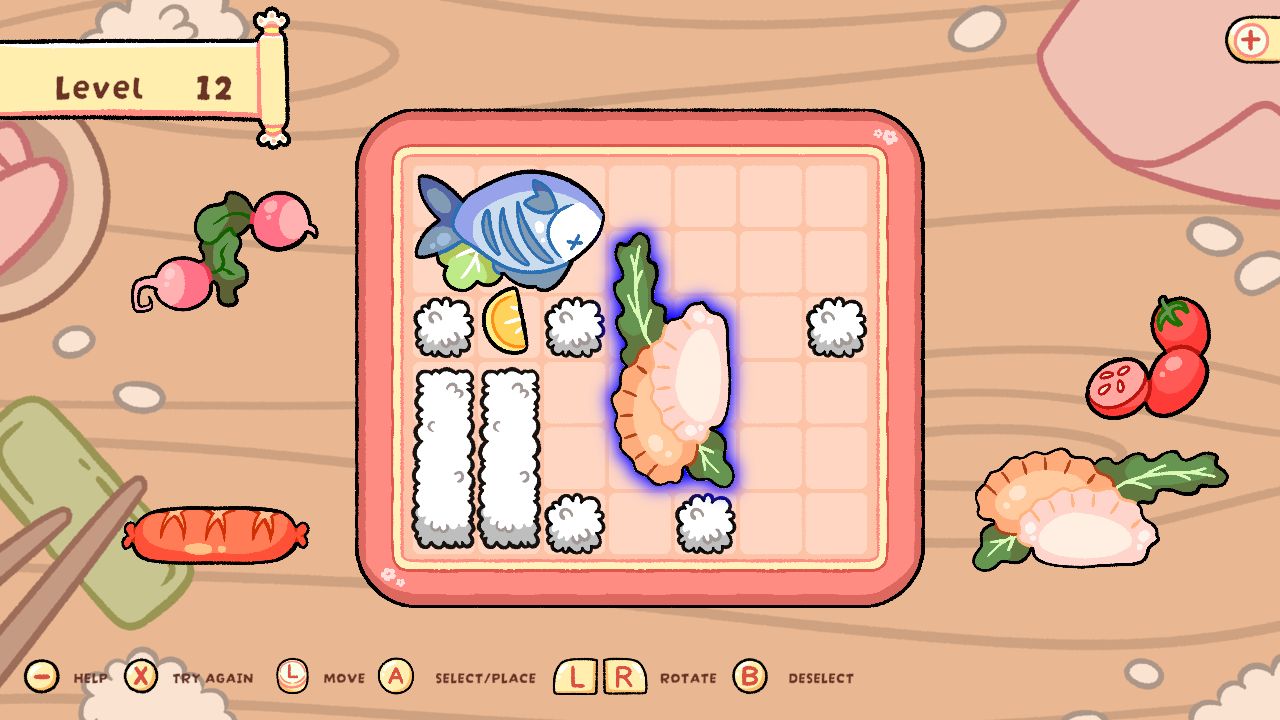Click the lemon wedge on the board
The width and height of the screenshot is (1280, 720).
(x=505, y=325)
